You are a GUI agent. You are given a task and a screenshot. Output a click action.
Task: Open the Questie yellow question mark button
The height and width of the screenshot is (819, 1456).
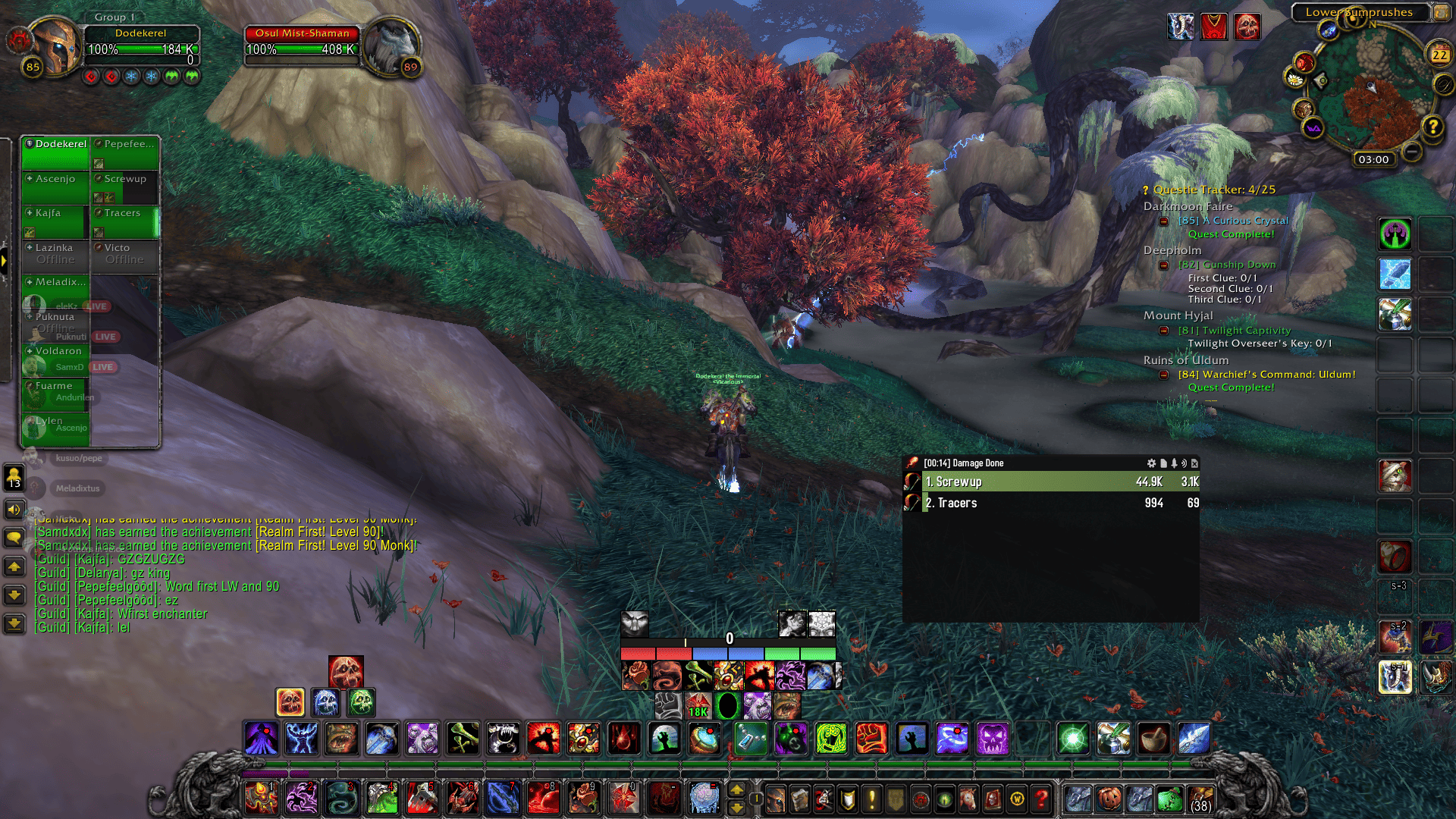point(1432,127)
